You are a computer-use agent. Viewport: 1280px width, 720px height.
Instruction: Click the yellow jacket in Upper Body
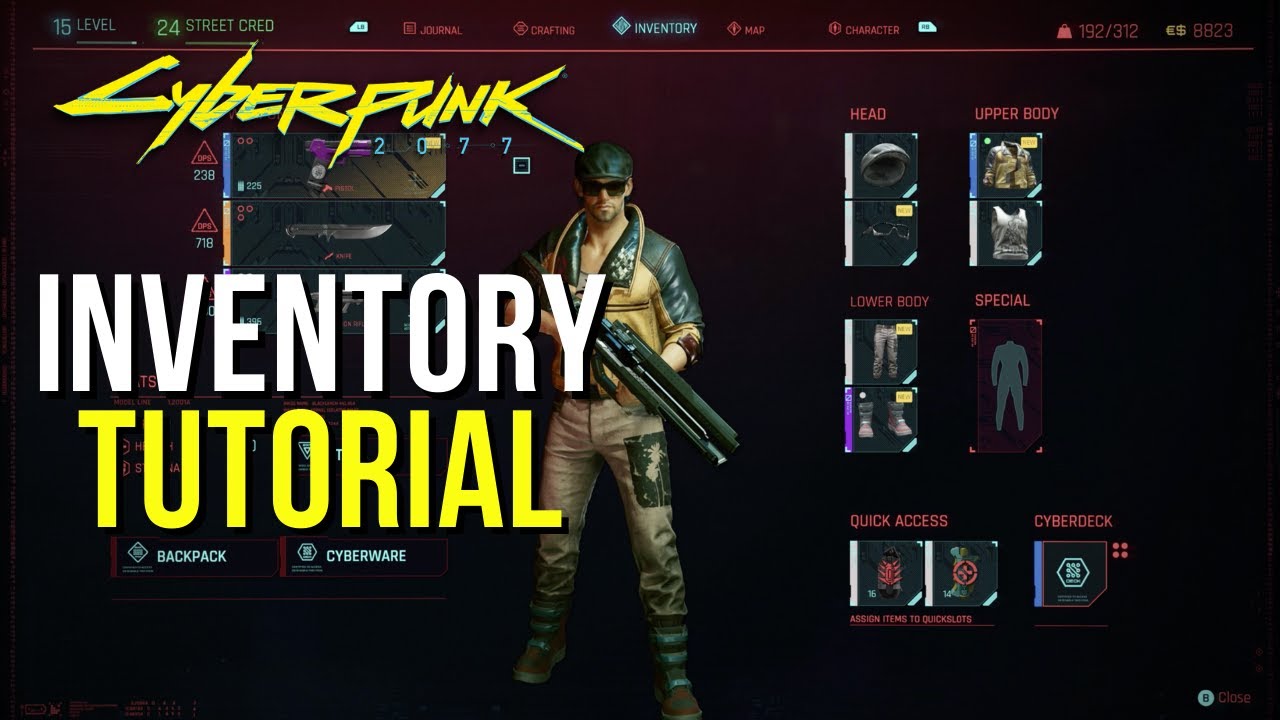(x=1005, y=166)
